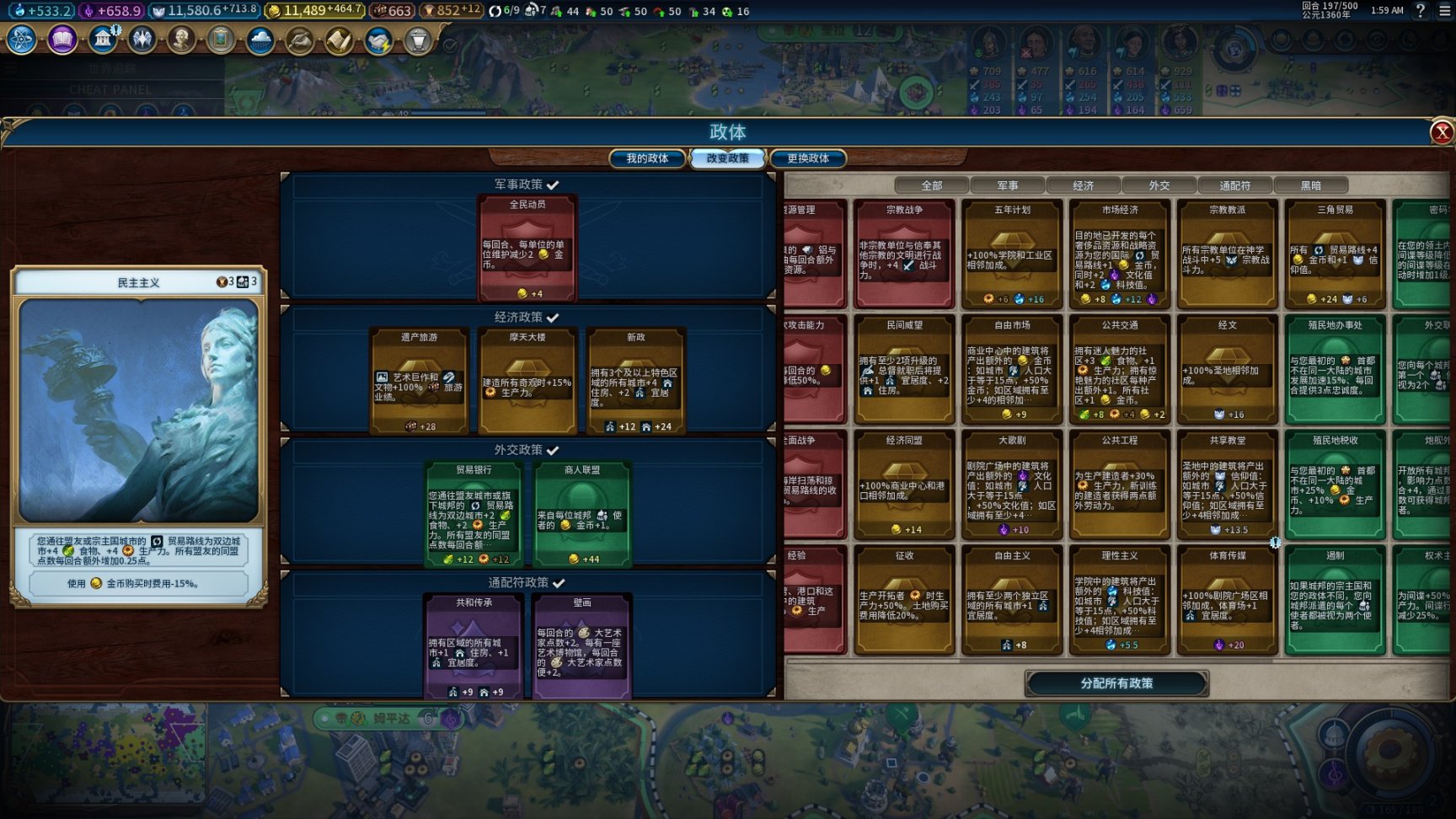Select the 殖民地办事处 green policy card
This screenshot has height=819, width=1456.
pos(1336,369)
